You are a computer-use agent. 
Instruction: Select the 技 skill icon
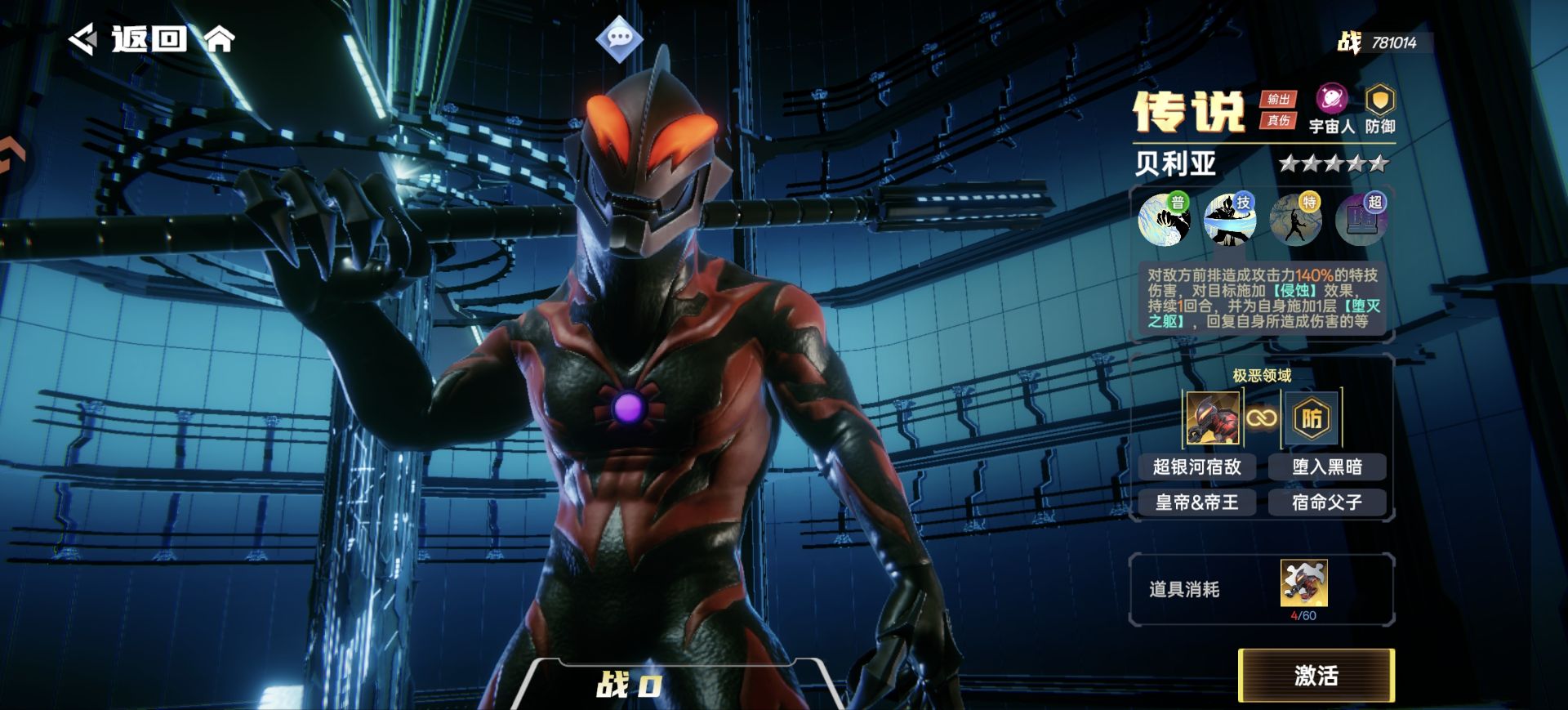click(x=1229, y=219)
